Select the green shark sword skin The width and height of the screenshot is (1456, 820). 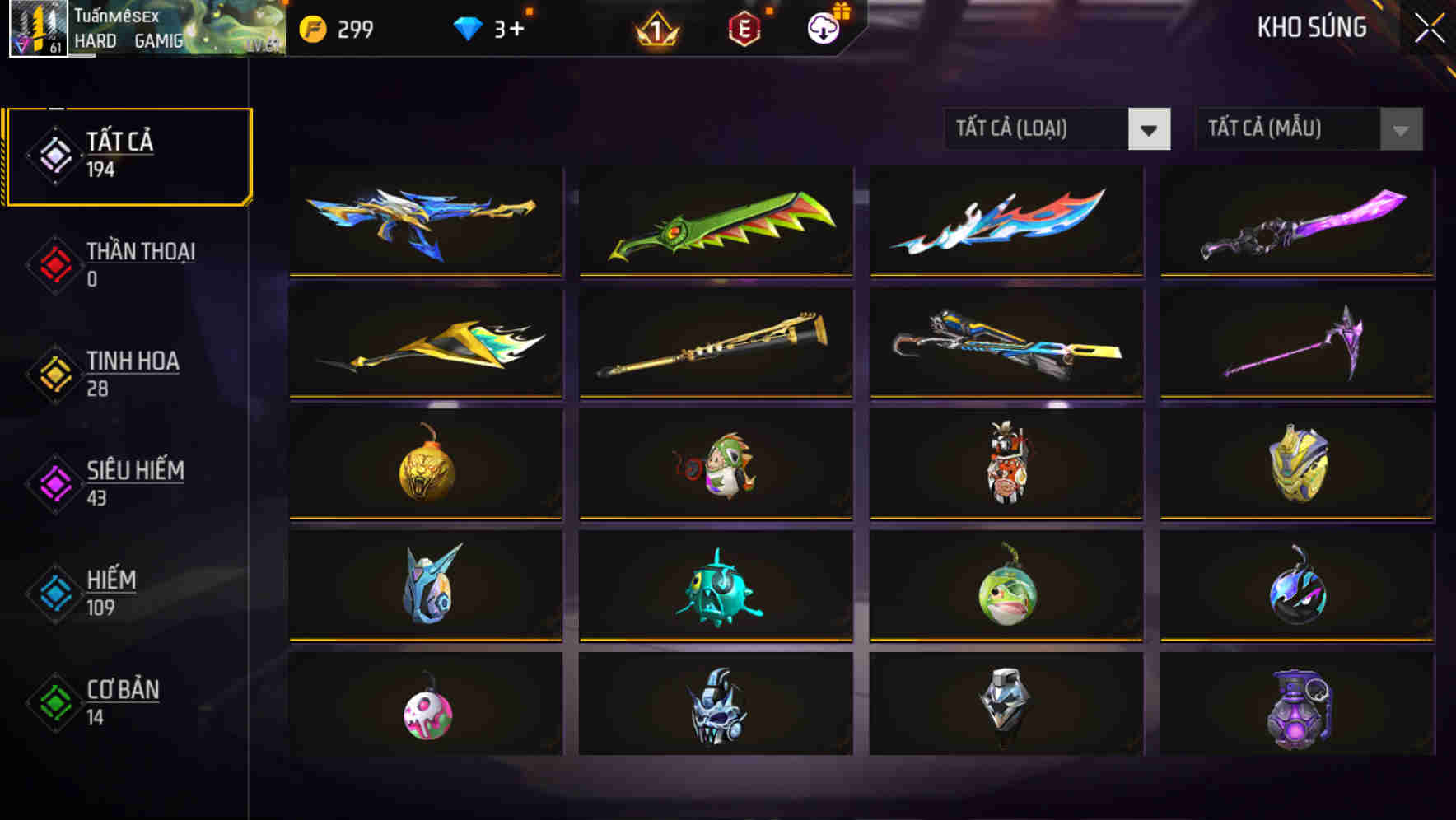click(715, 221)
